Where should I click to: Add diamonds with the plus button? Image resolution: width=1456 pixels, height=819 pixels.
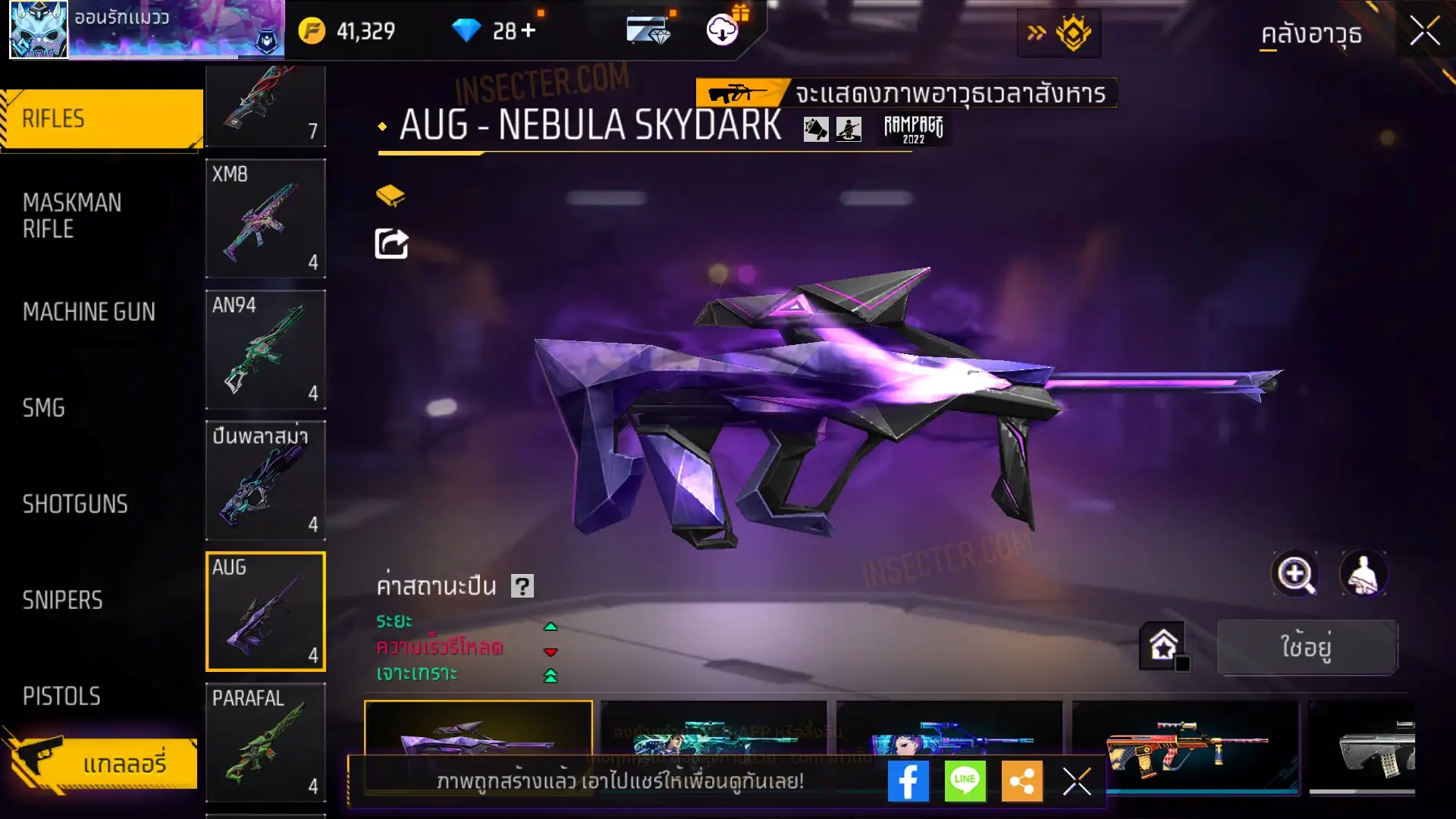[x=529, y=31]
